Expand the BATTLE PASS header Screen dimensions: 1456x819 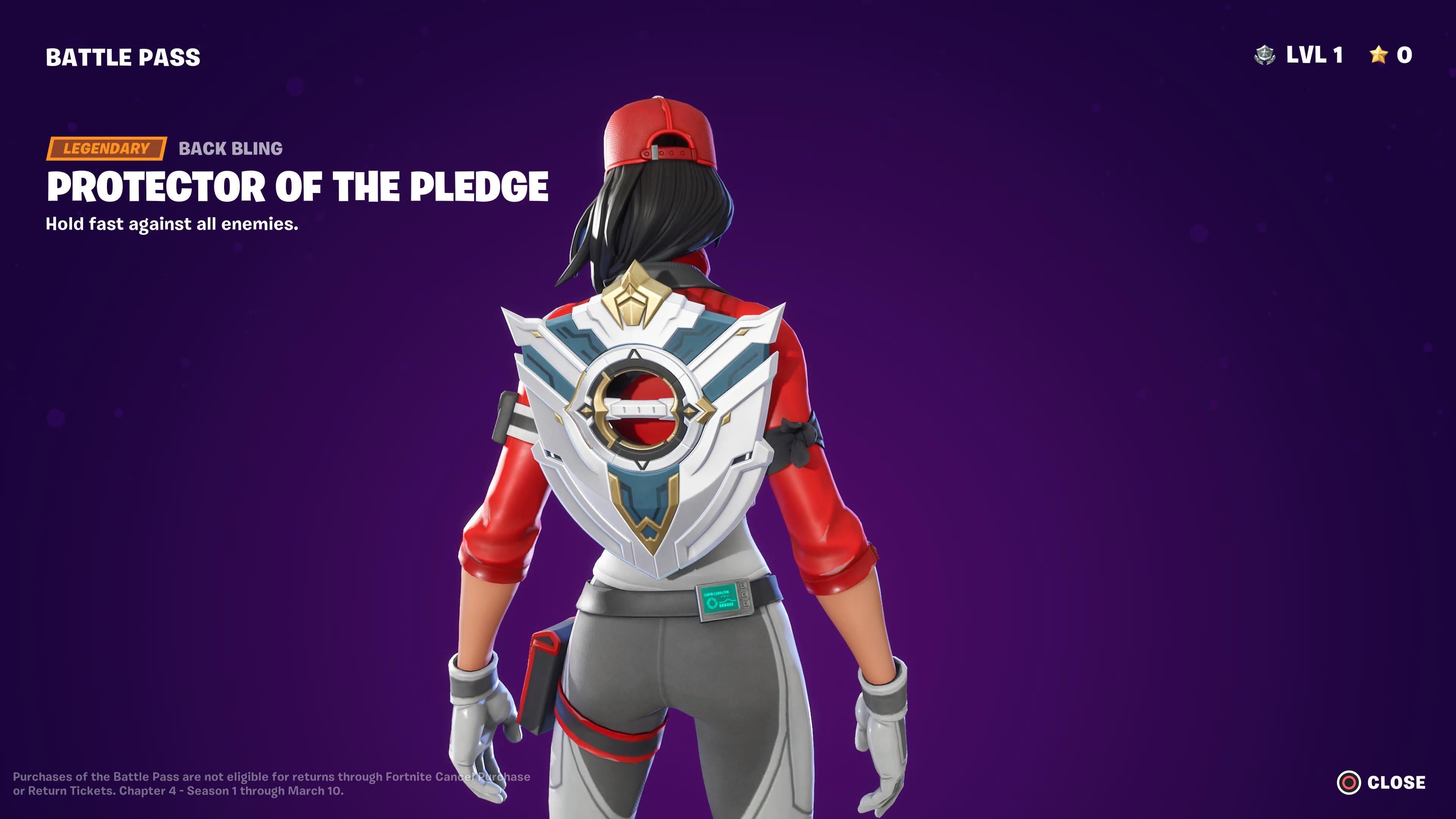point(122,56)
